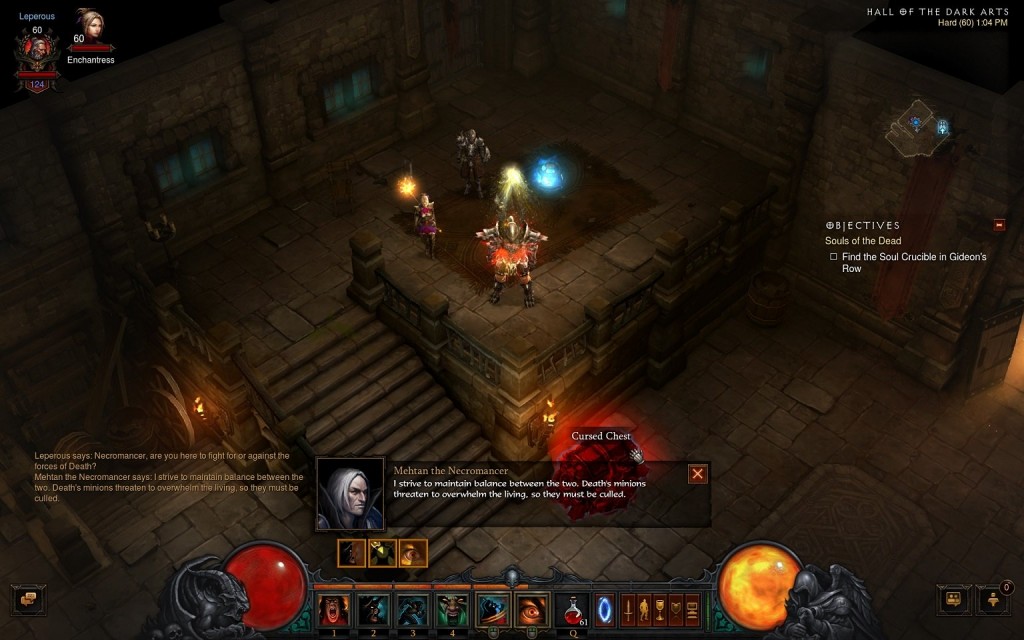Activate the screaming face skill in slot 1
Image resolution: width=1024 pixels, height=640 pixels.
(334, 609)
